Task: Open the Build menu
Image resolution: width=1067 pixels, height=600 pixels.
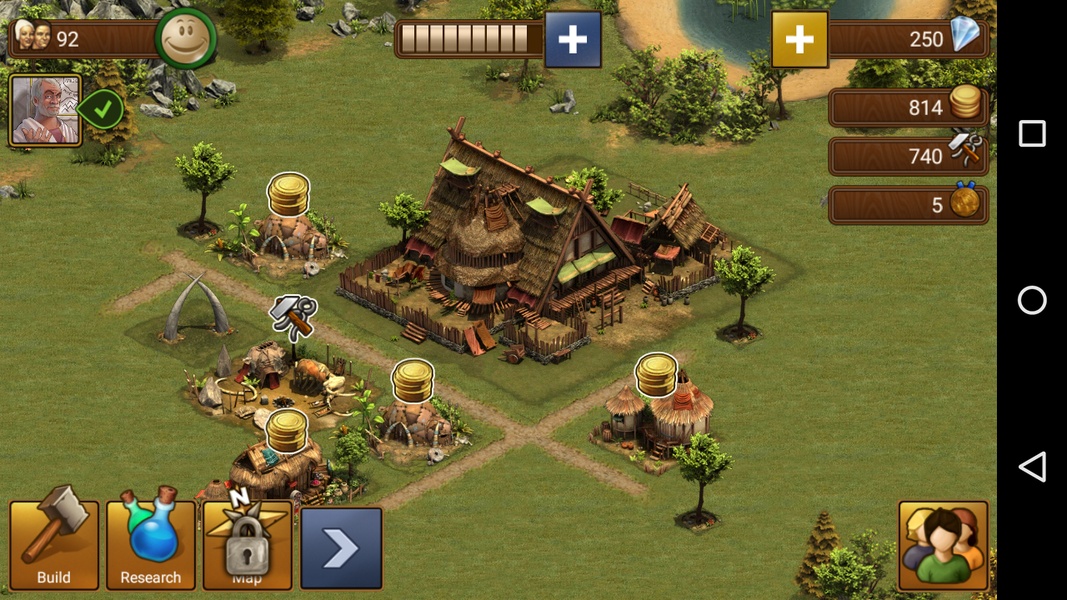Action: [54, 545]
